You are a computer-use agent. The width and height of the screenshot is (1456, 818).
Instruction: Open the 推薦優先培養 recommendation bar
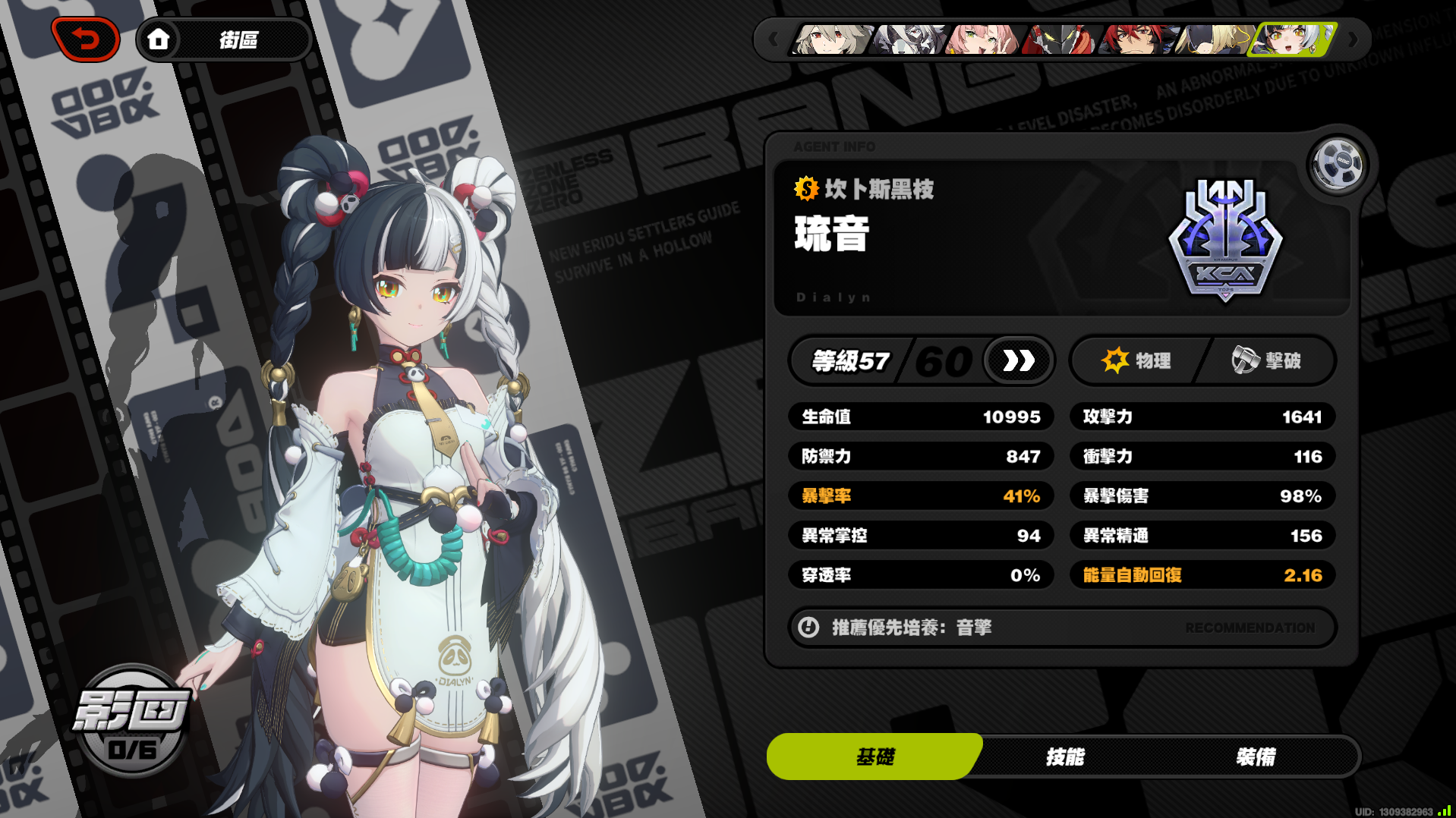click(x=1062, y=628)
